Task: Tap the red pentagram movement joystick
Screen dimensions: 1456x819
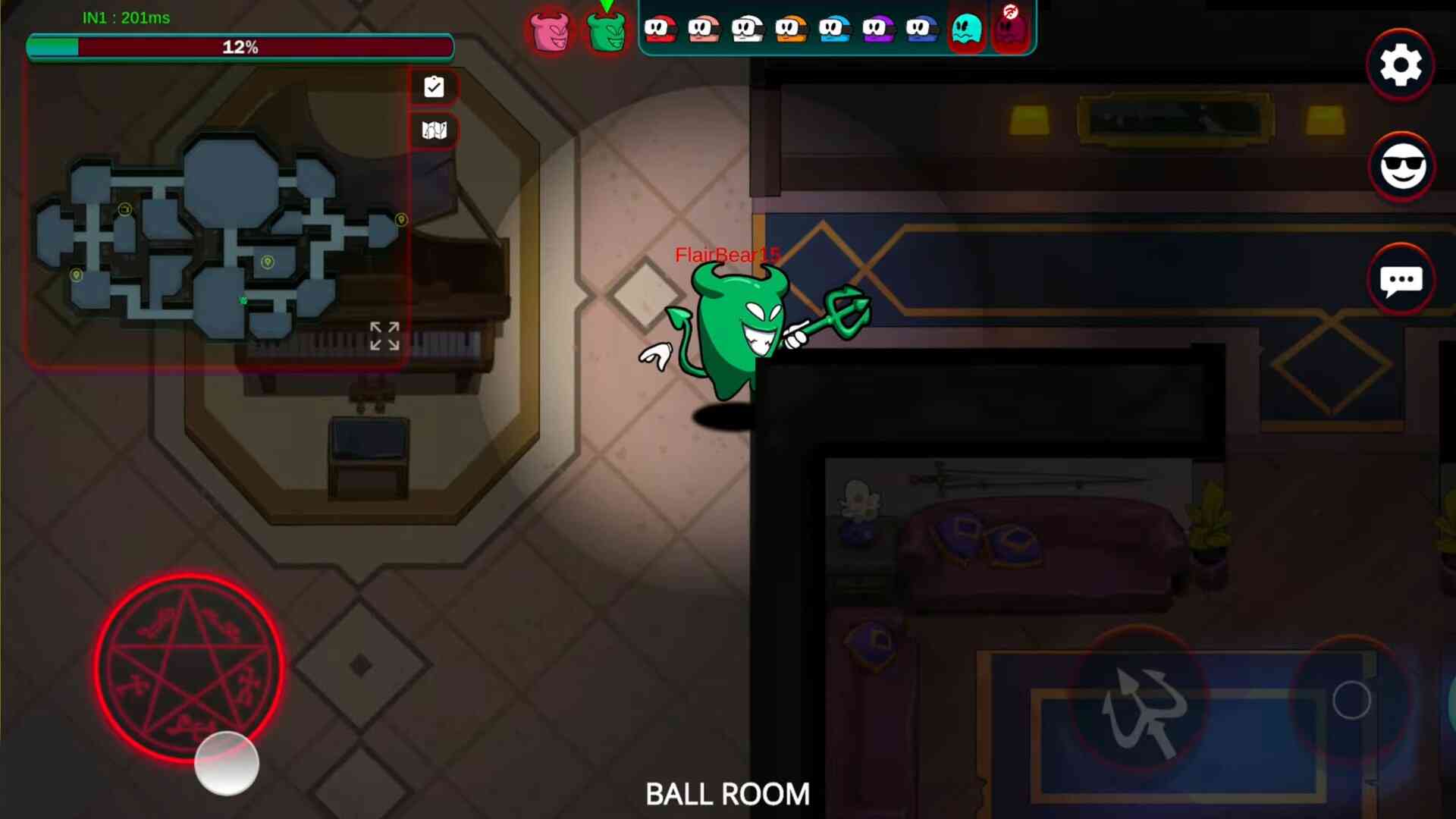Action: coord(190,667)
